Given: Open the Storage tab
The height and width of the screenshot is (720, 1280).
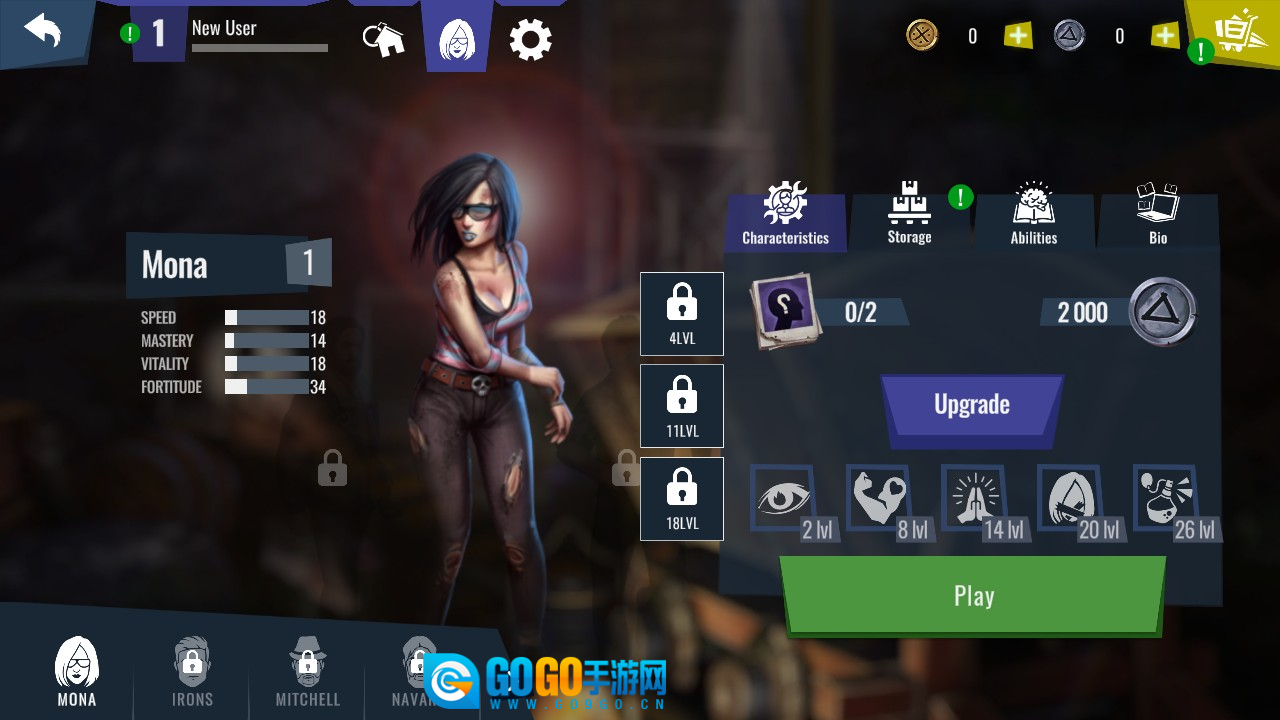Looking at the screenshot, I should coord(909,216).
